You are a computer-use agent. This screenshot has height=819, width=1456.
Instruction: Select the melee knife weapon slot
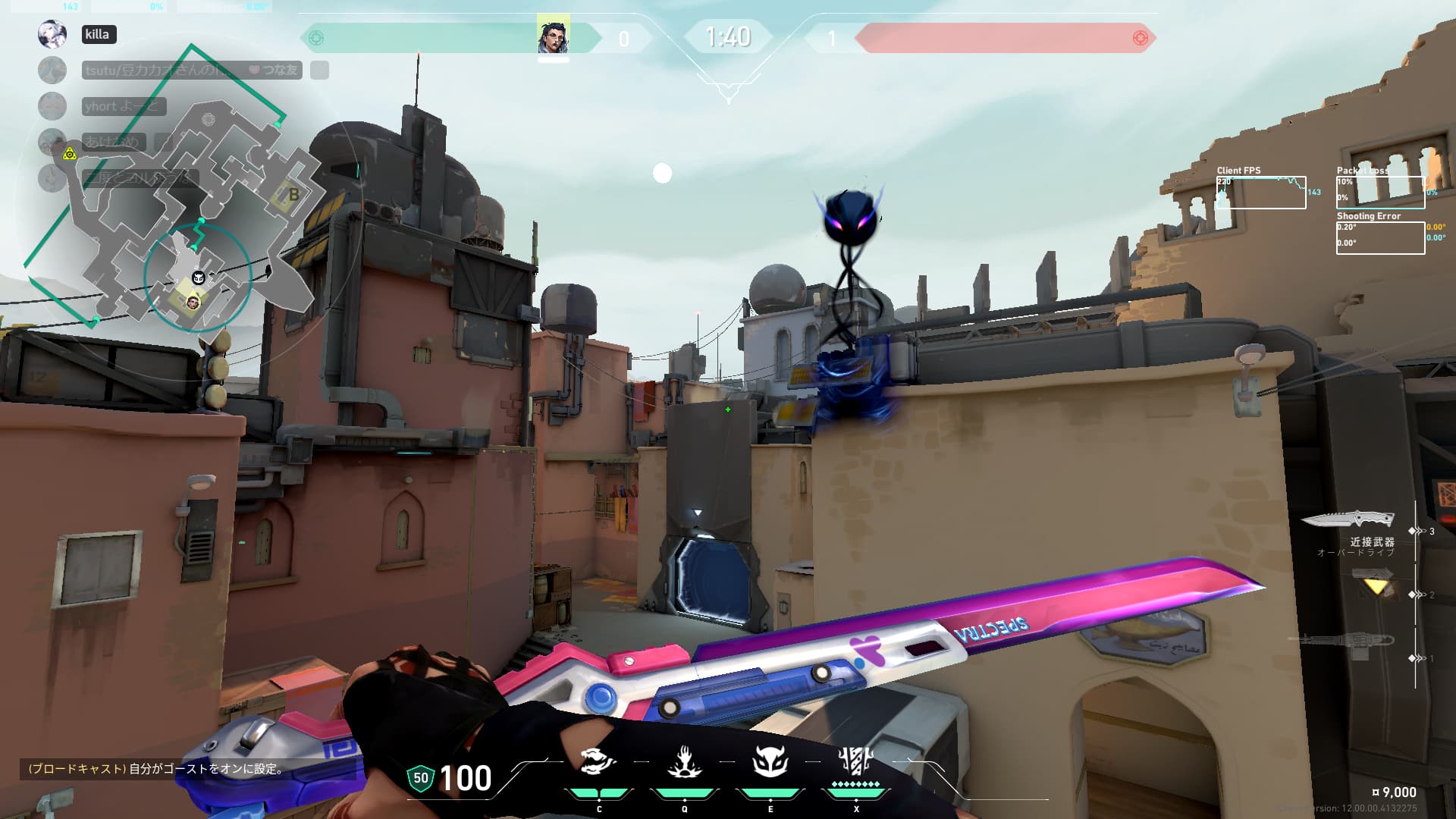(1348, 519)
